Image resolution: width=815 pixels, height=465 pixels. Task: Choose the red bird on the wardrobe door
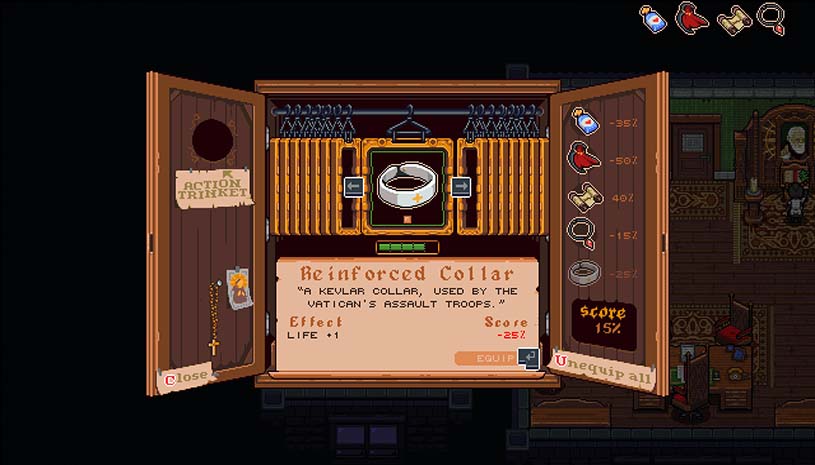(x=585, y=158)
